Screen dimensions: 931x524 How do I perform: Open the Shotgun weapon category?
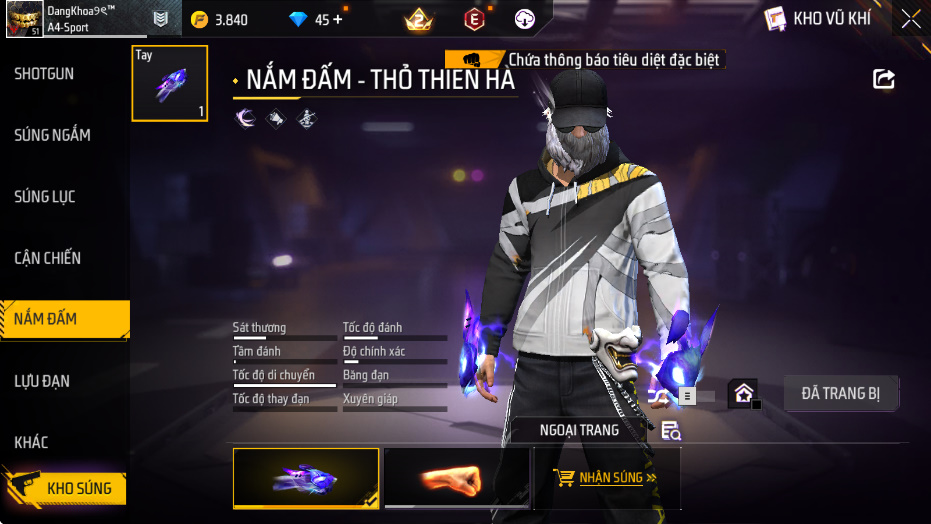pyautogui.click(x=44, y=74)
